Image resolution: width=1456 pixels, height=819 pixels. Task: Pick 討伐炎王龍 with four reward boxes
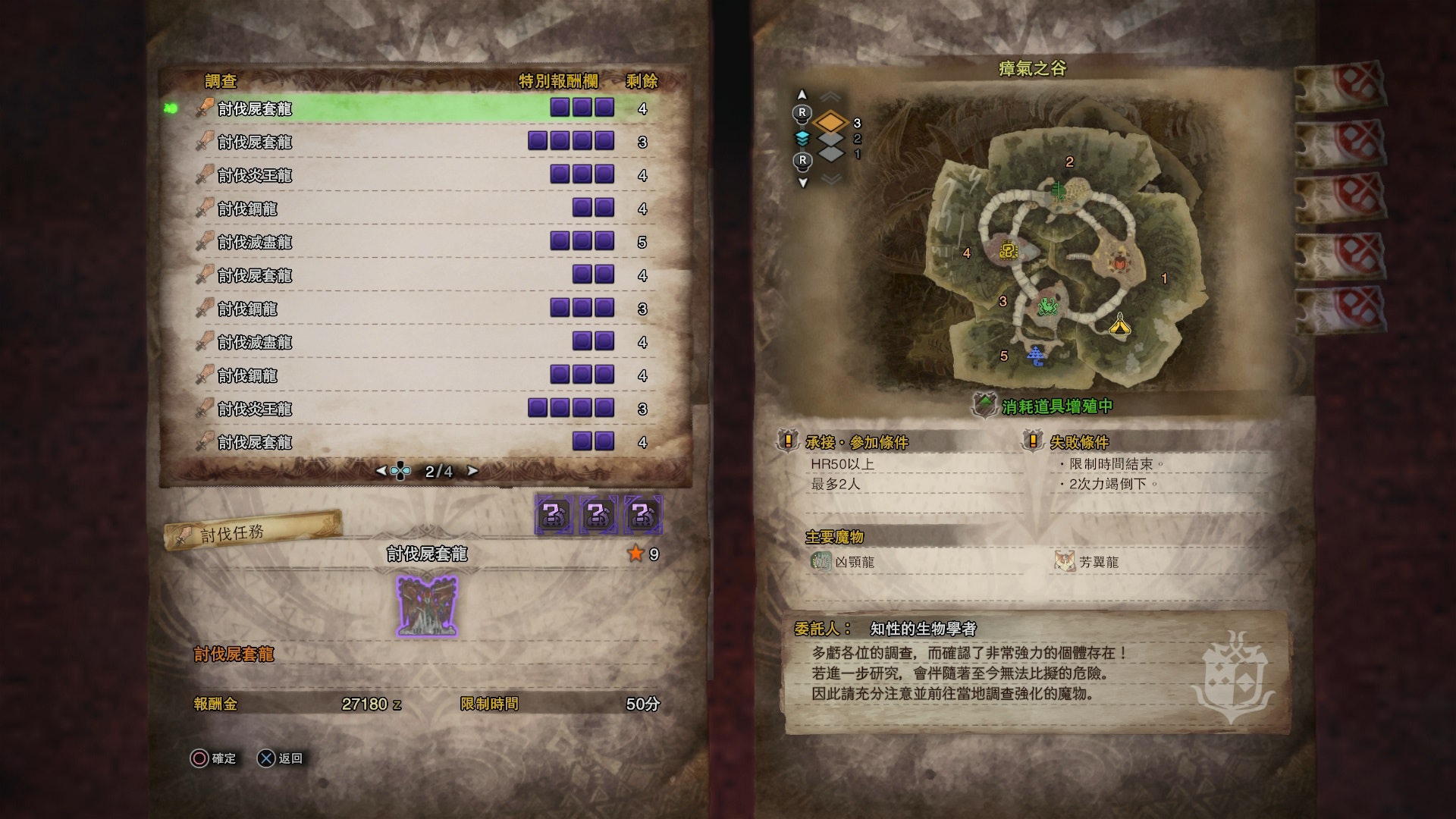409,409
